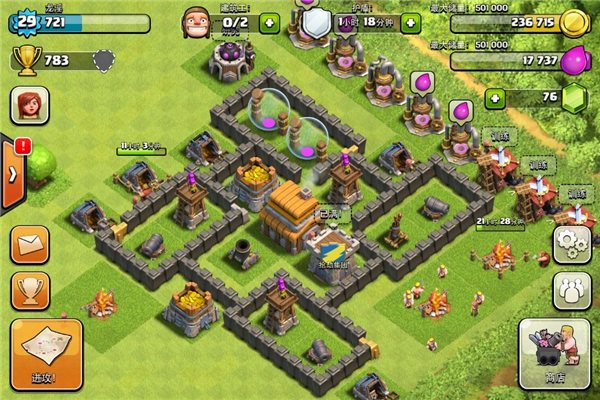Screen dimensions: 600x400
Task: Open the friends silhouettes panel
Action: click(570, 288)
